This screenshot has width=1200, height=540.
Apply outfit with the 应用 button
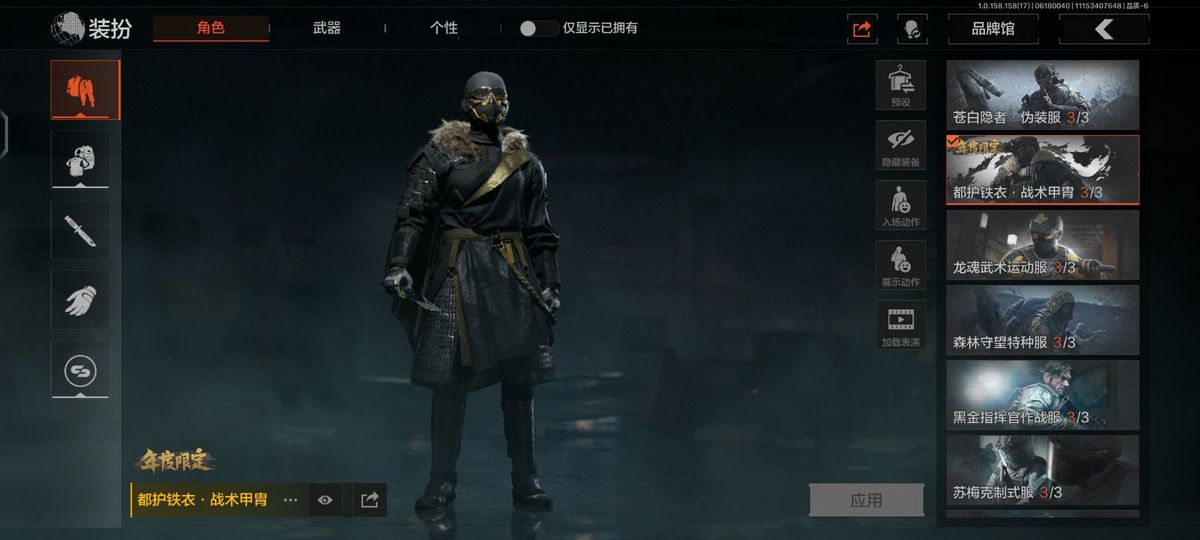[x=866, y=500]
